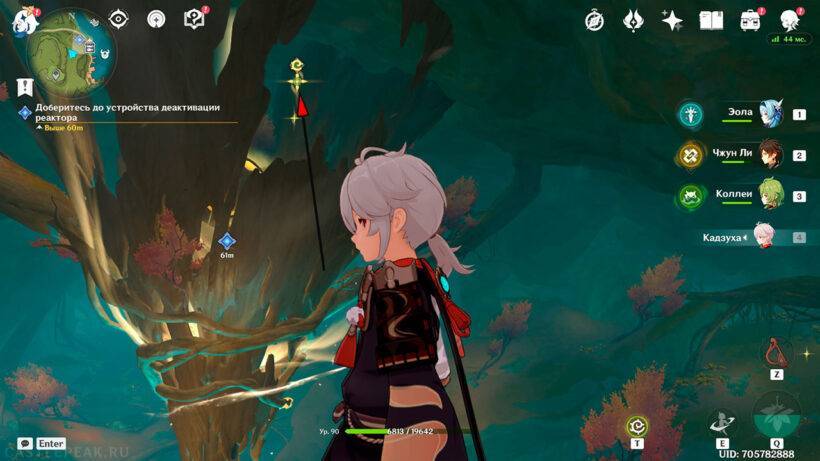Image resolution: width=820 pixels, height=461 pixels.
Task: Open the character head icon
Action: pos(790,19)
